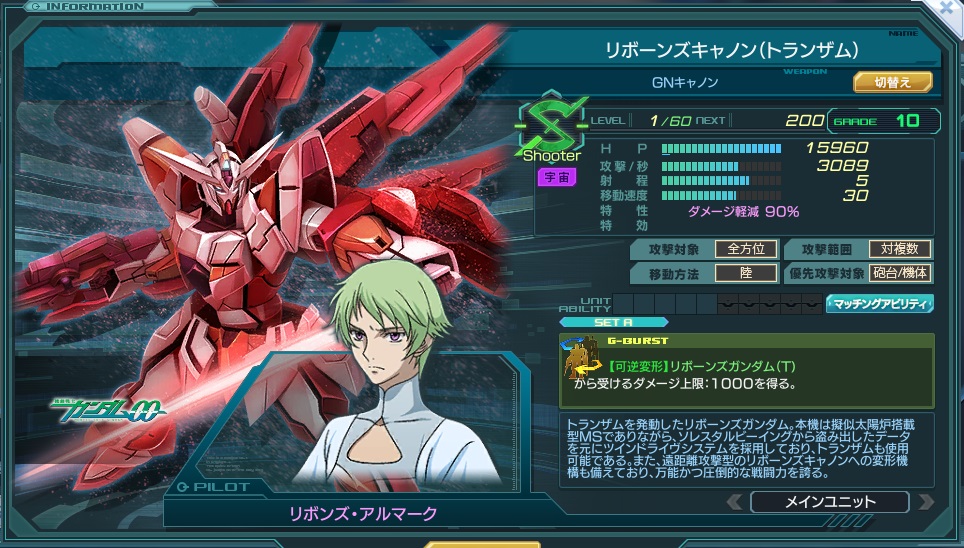Open the マッチングアビリティ panel
Image resolution: width=964 pixels, height=548 pixels.
pos(880,304)
